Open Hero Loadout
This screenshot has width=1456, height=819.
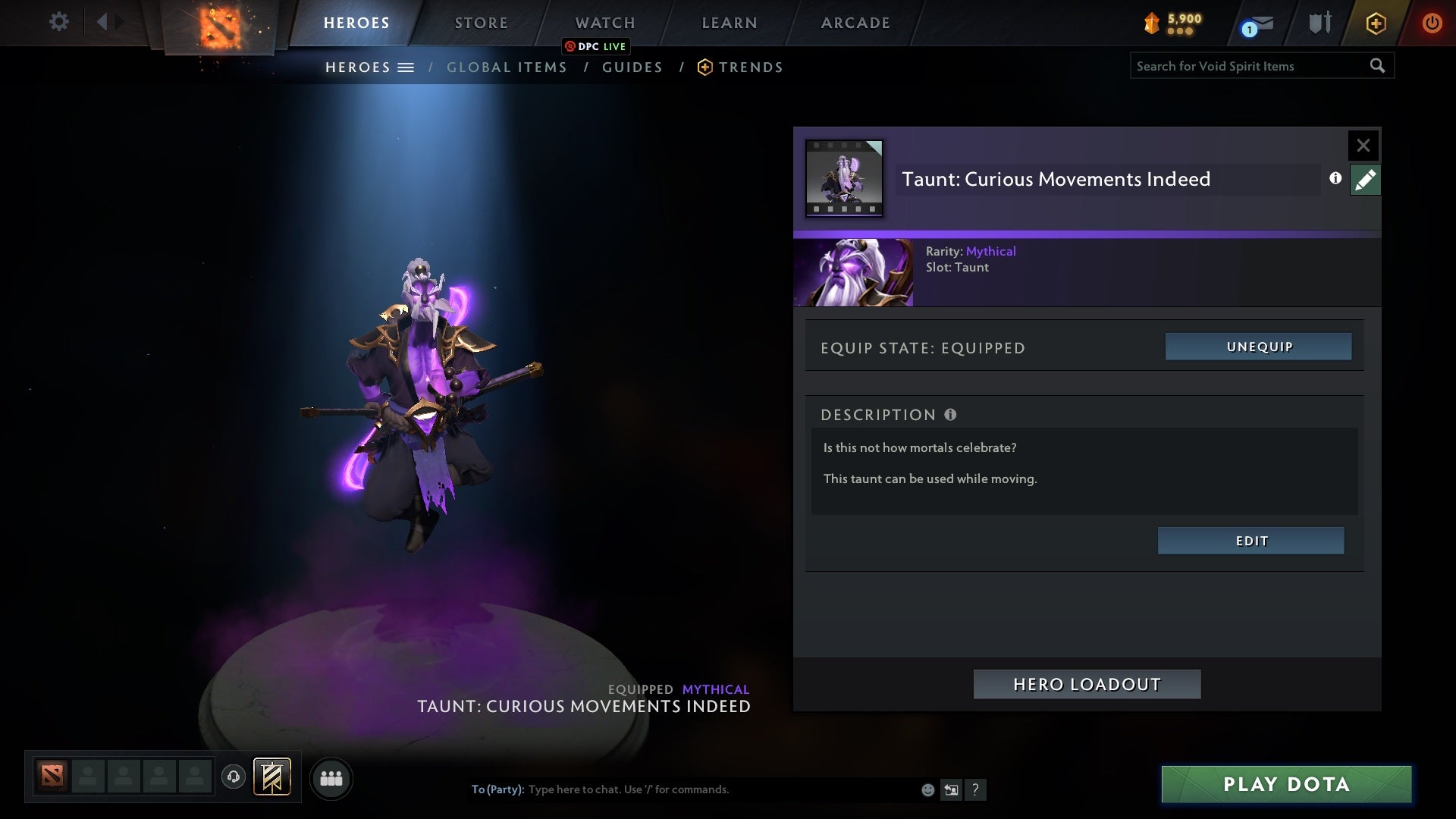tap(1087, 683)
